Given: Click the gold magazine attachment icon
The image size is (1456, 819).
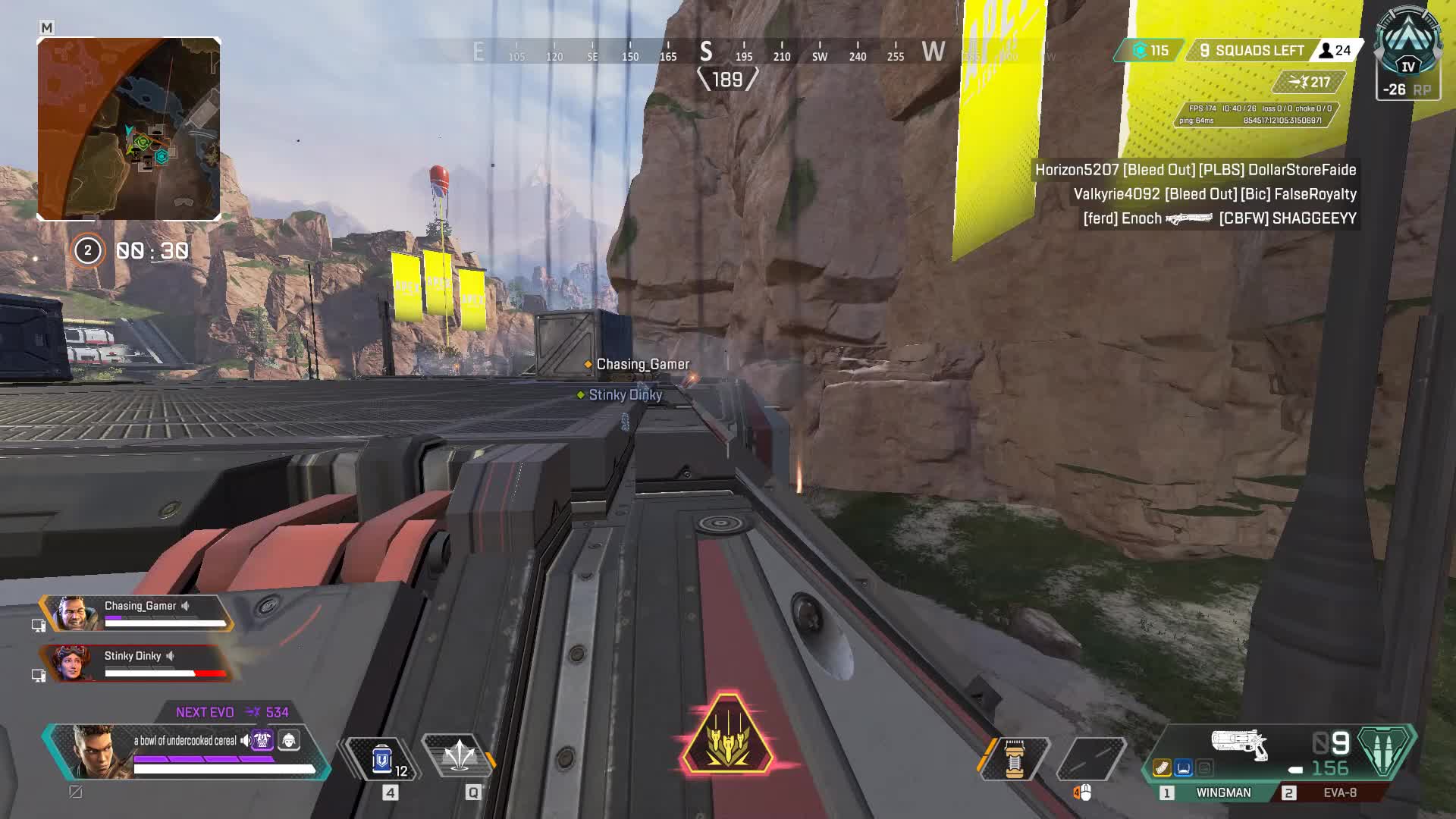Looking at the screenshot, I should (x=1162, y=768).
